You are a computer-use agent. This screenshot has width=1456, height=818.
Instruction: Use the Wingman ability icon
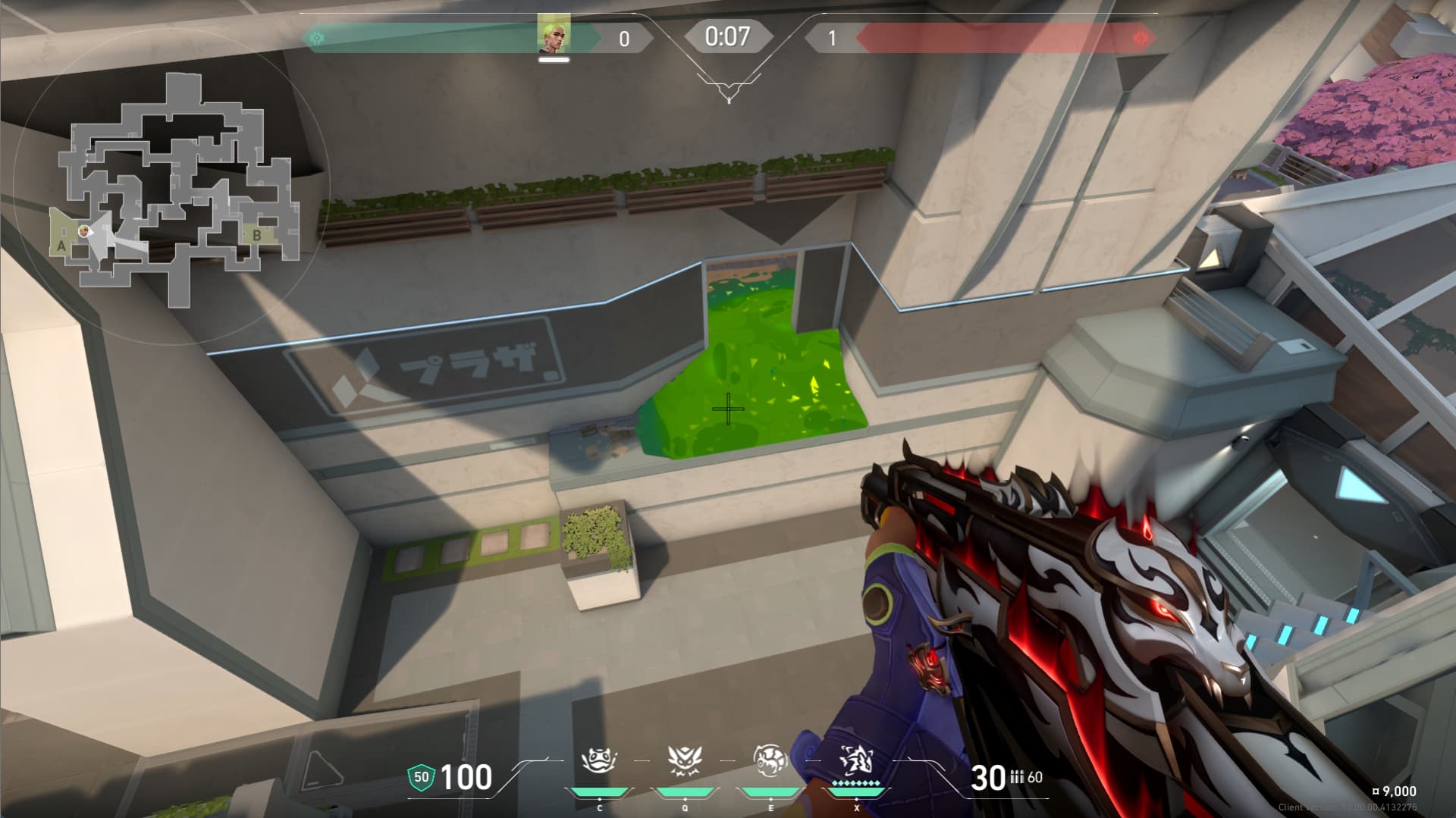684,760
